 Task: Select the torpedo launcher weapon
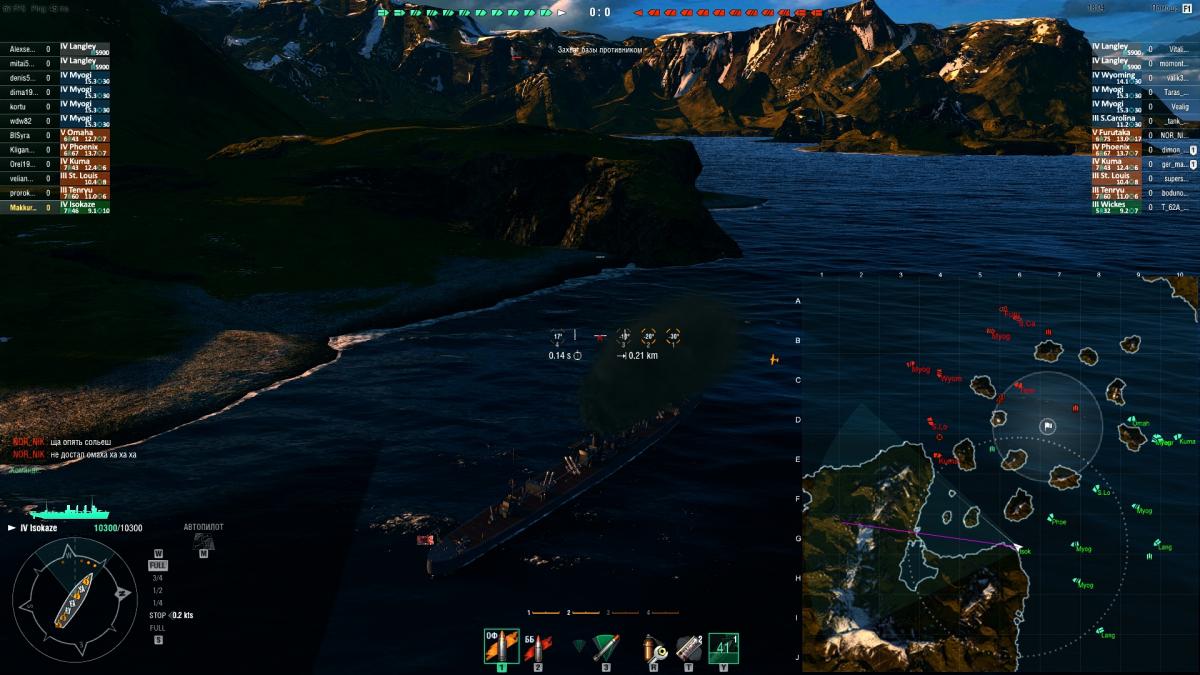(601, 647)
